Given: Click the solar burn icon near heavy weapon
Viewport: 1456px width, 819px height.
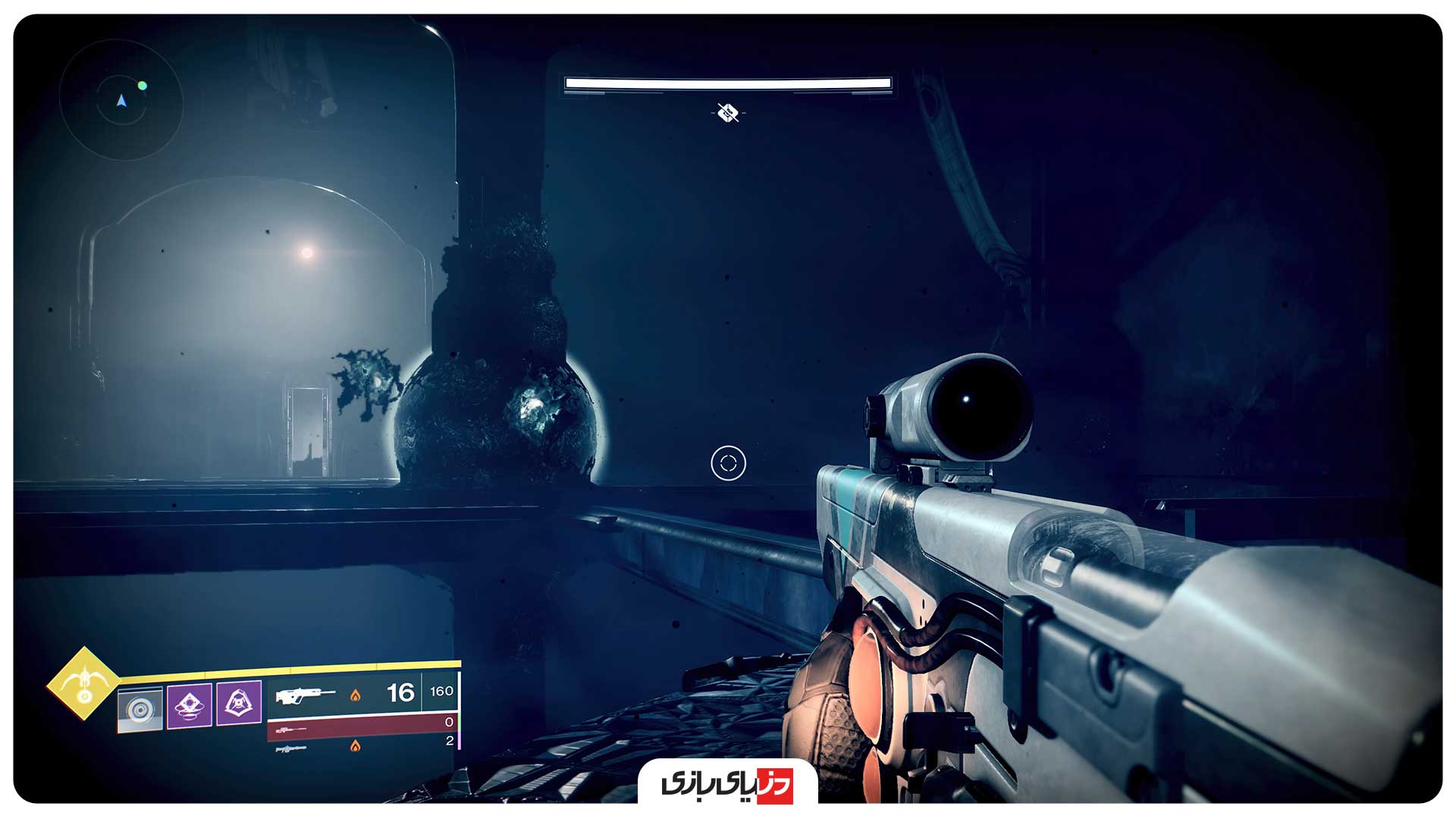Looking at the screenshot, I should [x=356, y=747].
